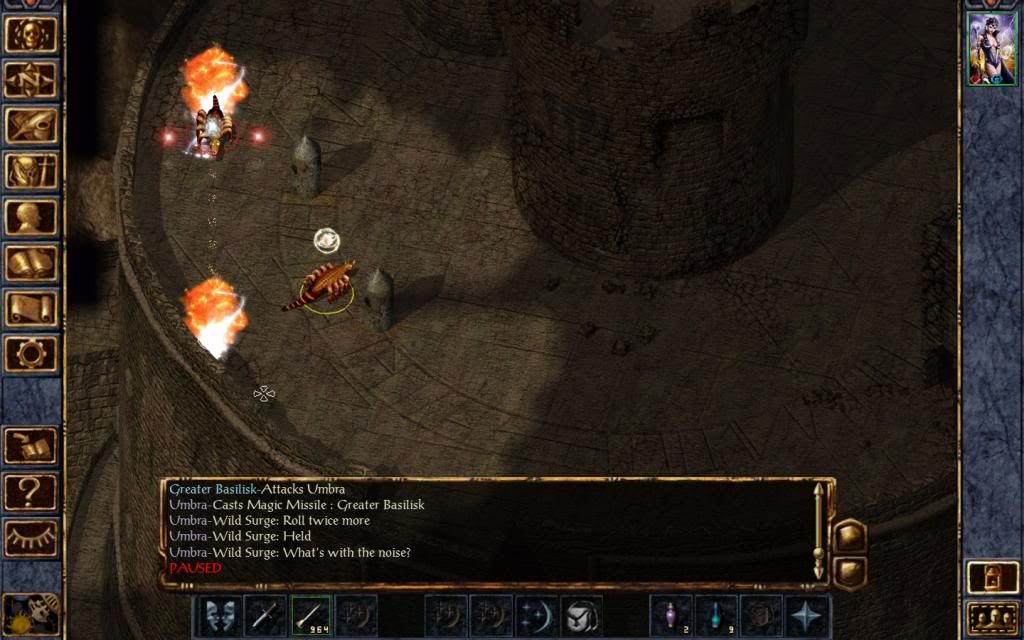Select Umbra's character portrait
This screenshot has height=640, width=1024.
pos(991,49)
